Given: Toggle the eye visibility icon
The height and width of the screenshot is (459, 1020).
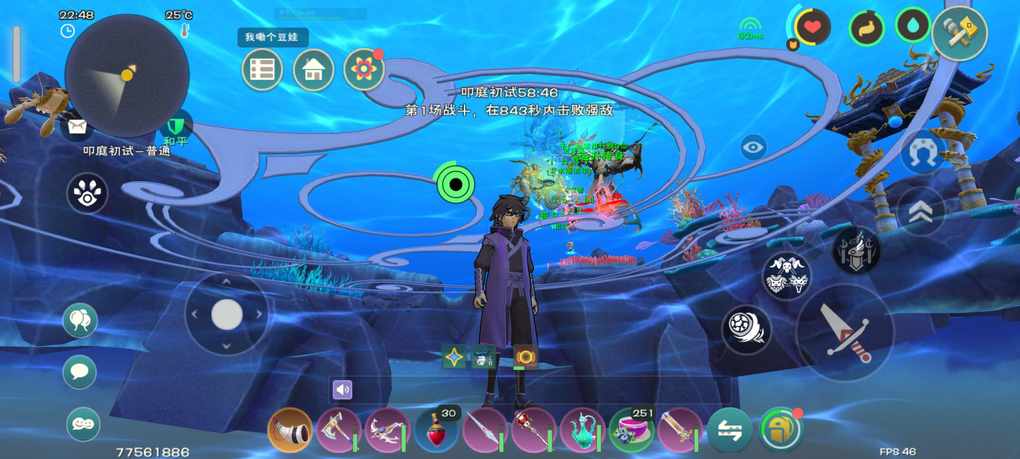Looking at the screenshot, I should pos(754,147).
